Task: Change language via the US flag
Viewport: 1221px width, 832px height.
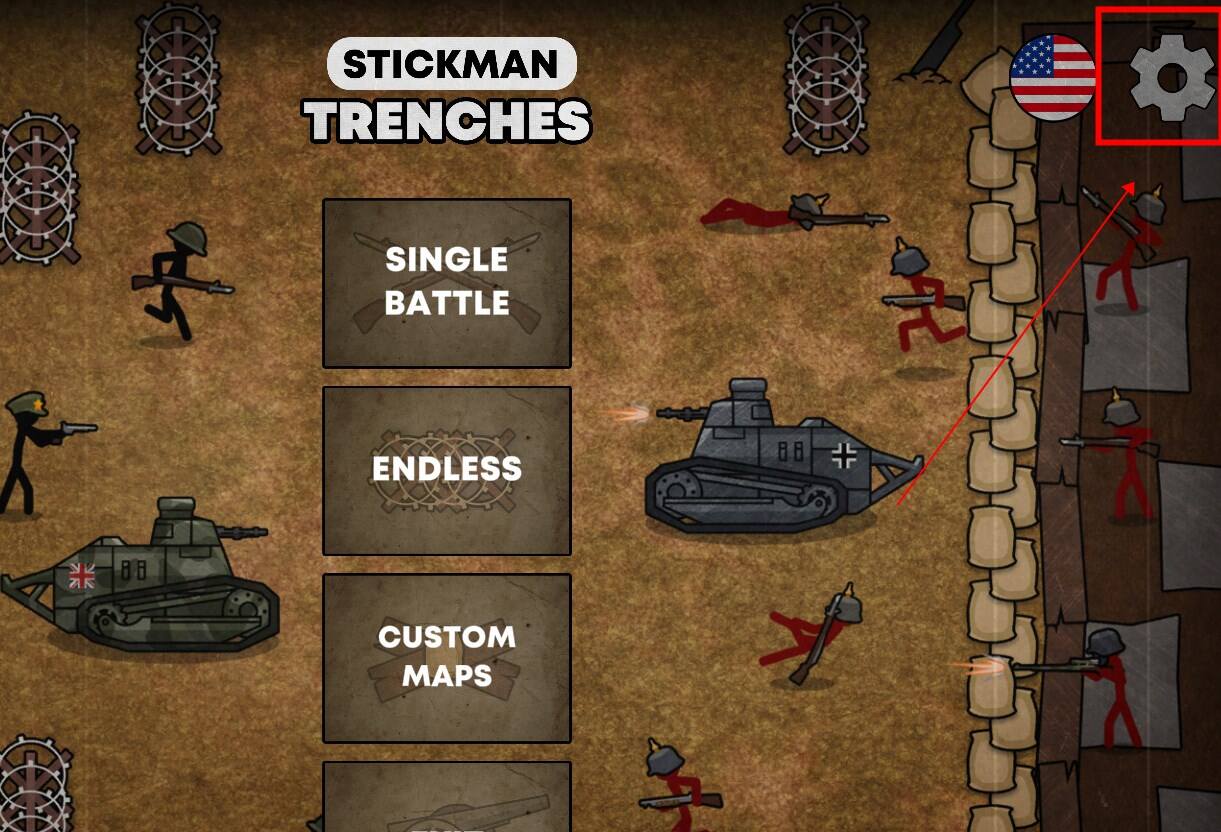Action: [x=1052, y=78]
